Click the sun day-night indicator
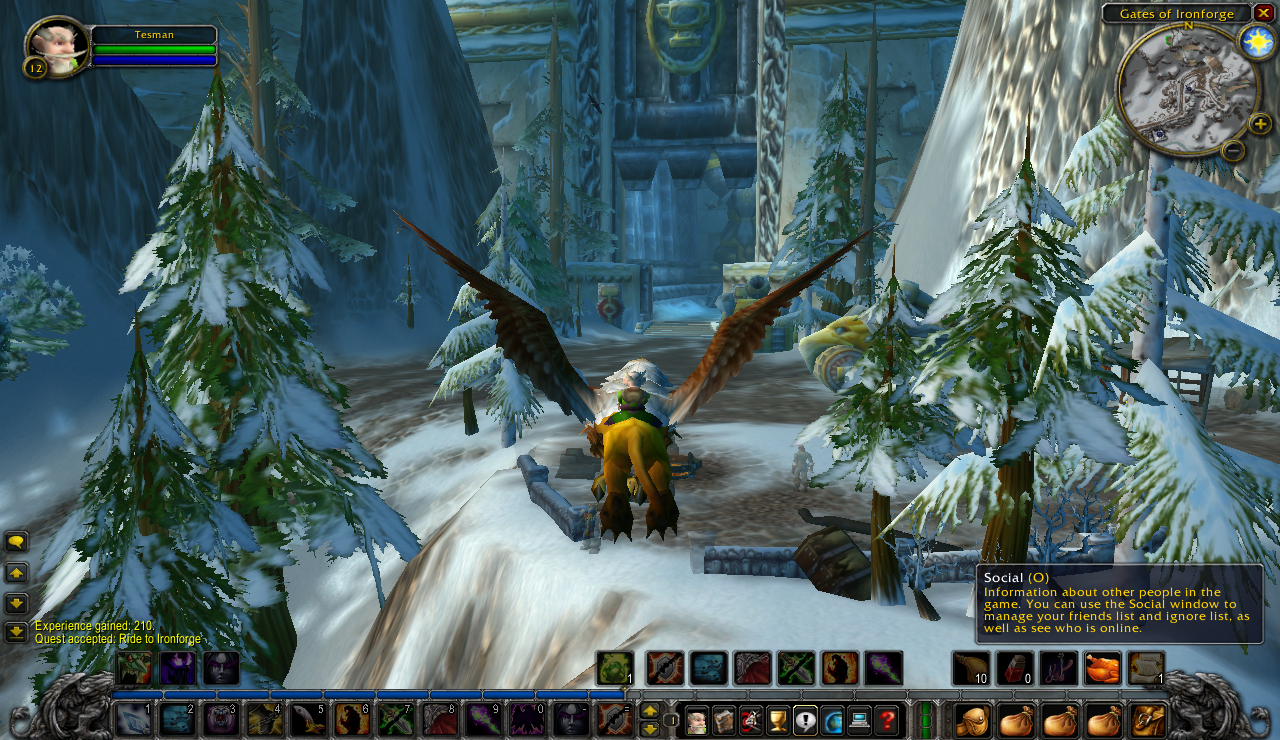 click(x=1256, y=41)
